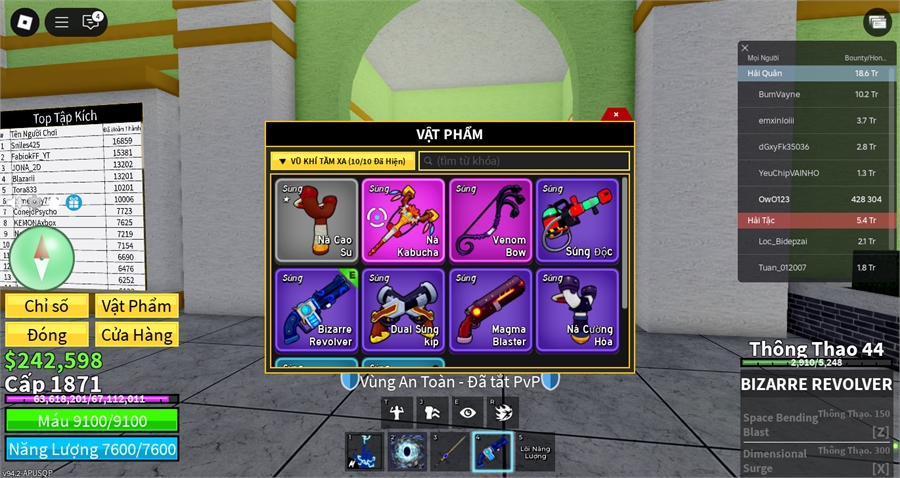Open the Cửa Hàng shop
900x478 pixels.
[136, 334]
